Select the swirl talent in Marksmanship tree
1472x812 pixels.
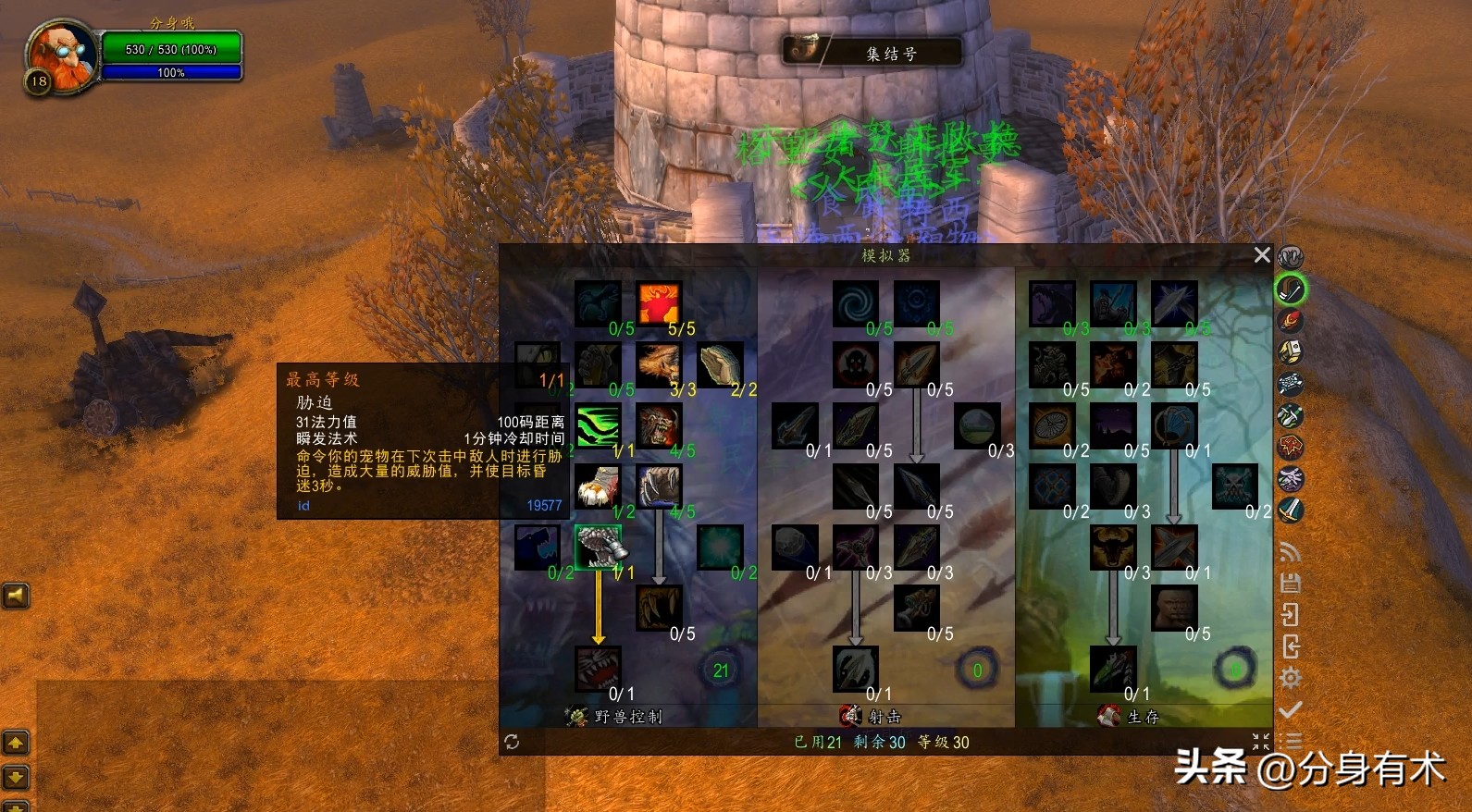(856, 303)
